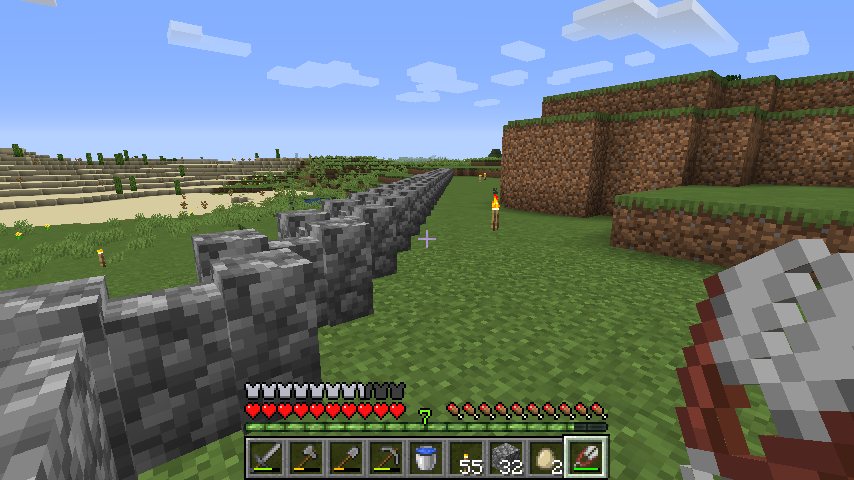Switch to the pickaxe slot
This screenshot has width=854, height=480.
coord(386,458)
